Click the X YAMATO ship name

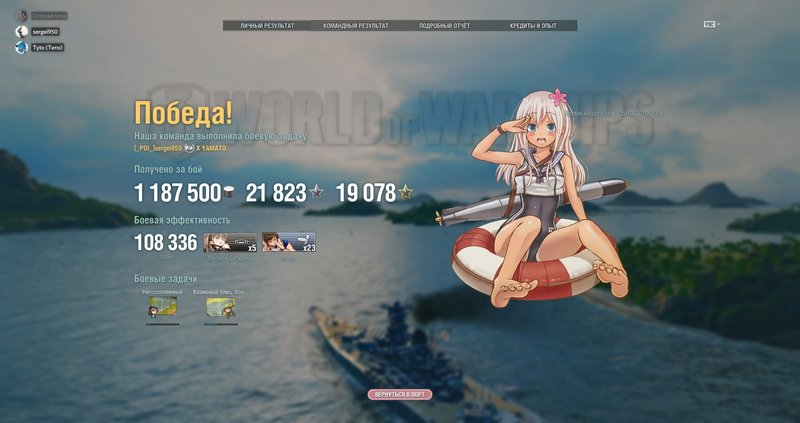pyautogui.click(x=210, y=148)
